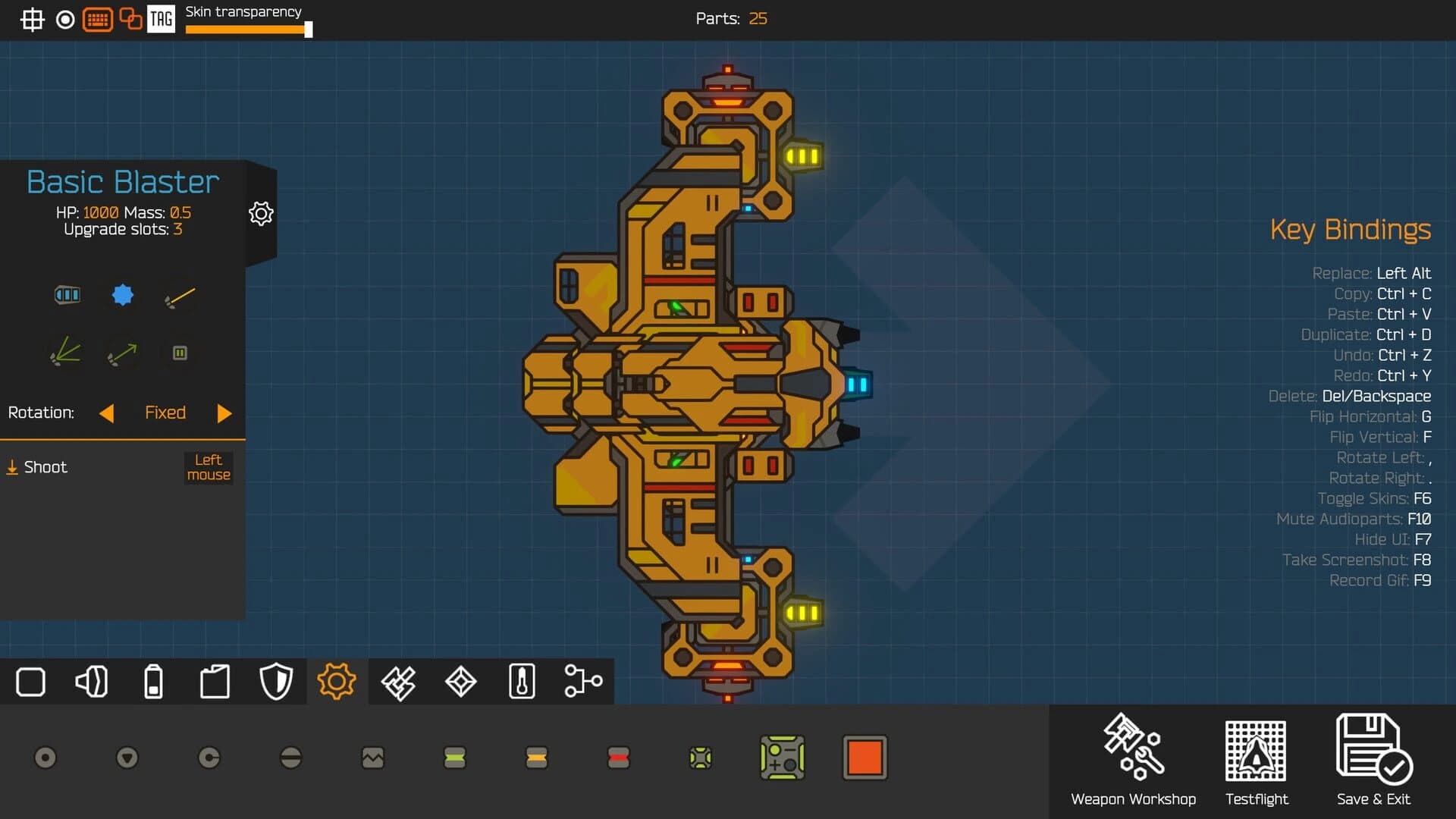Open the node connection parts category
Image resolution: width=1456 pixels, height=819 pixels.
tap(583, 681)
